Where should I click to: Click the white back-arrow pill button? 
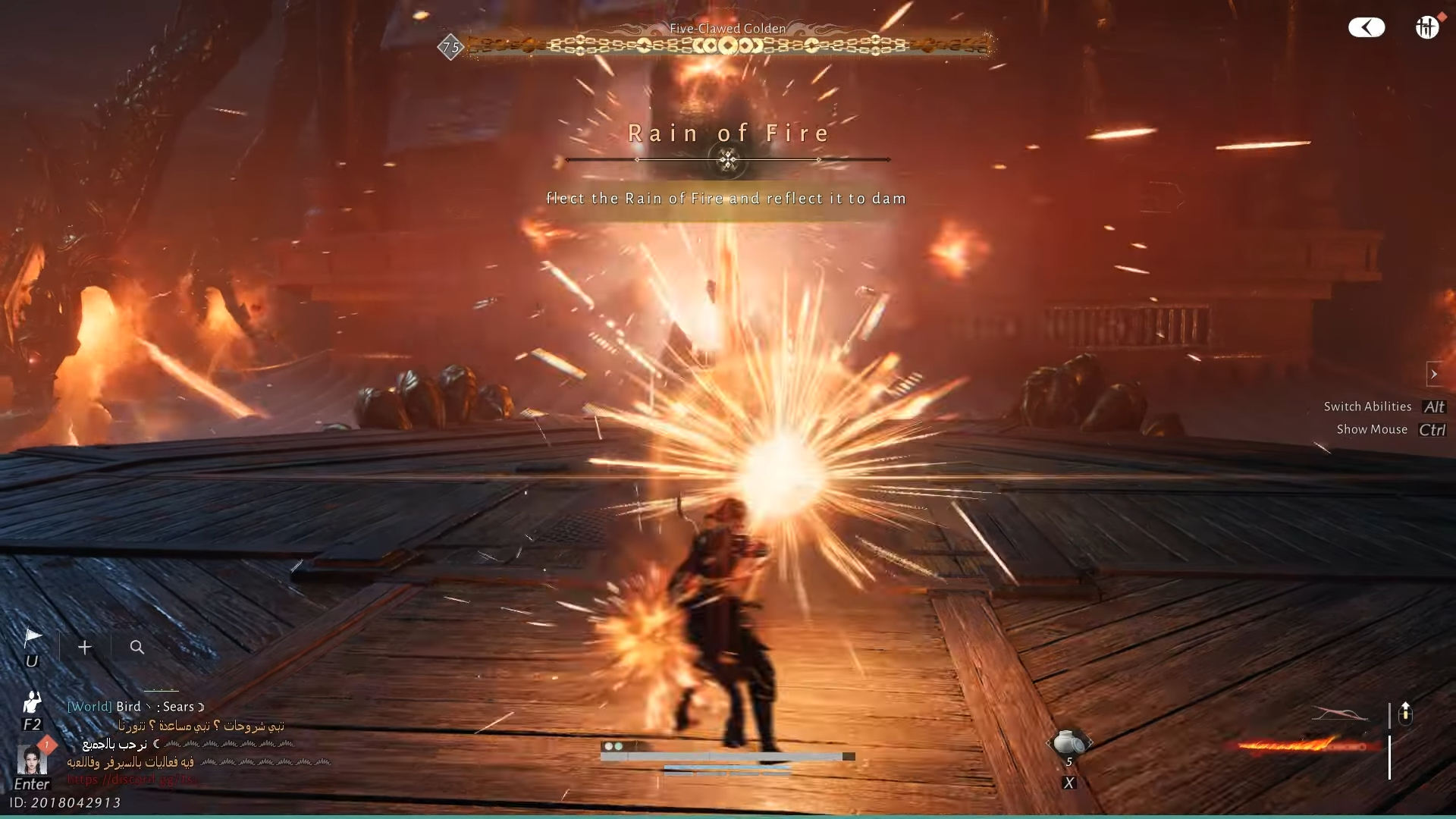tap(1367, 28)
